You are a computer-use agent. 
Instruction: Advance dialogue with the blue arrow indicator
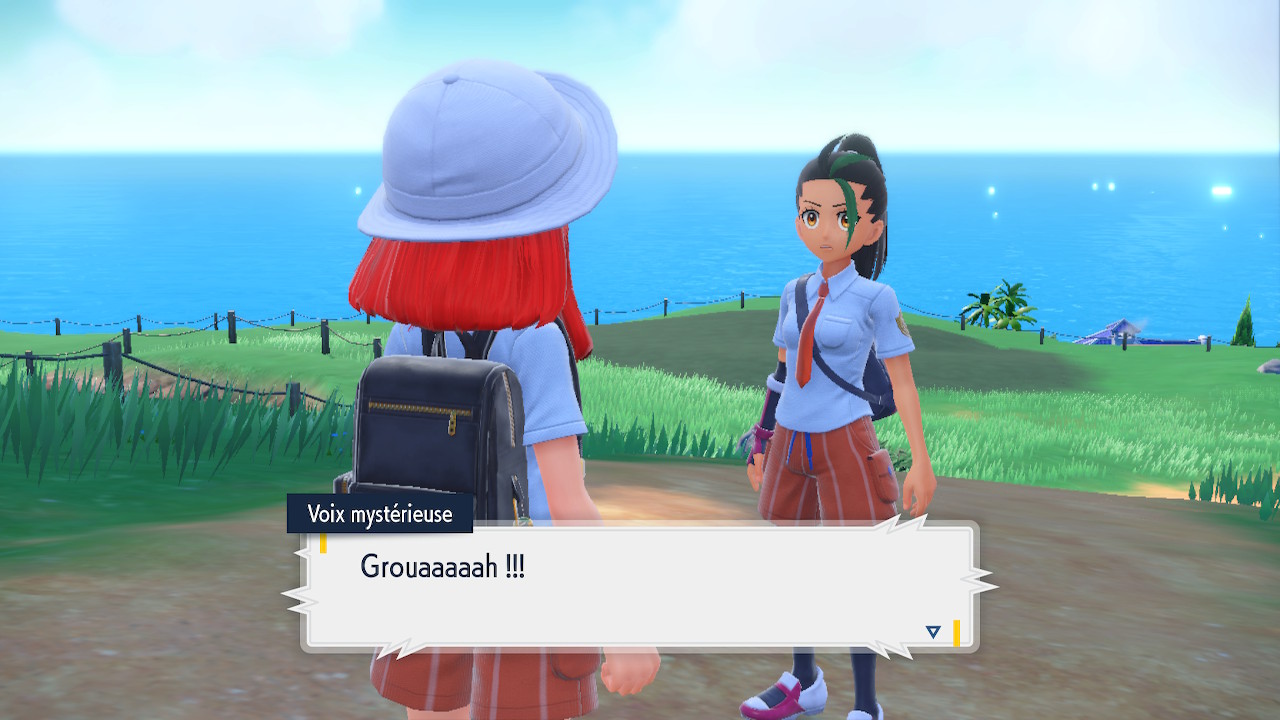933,632
